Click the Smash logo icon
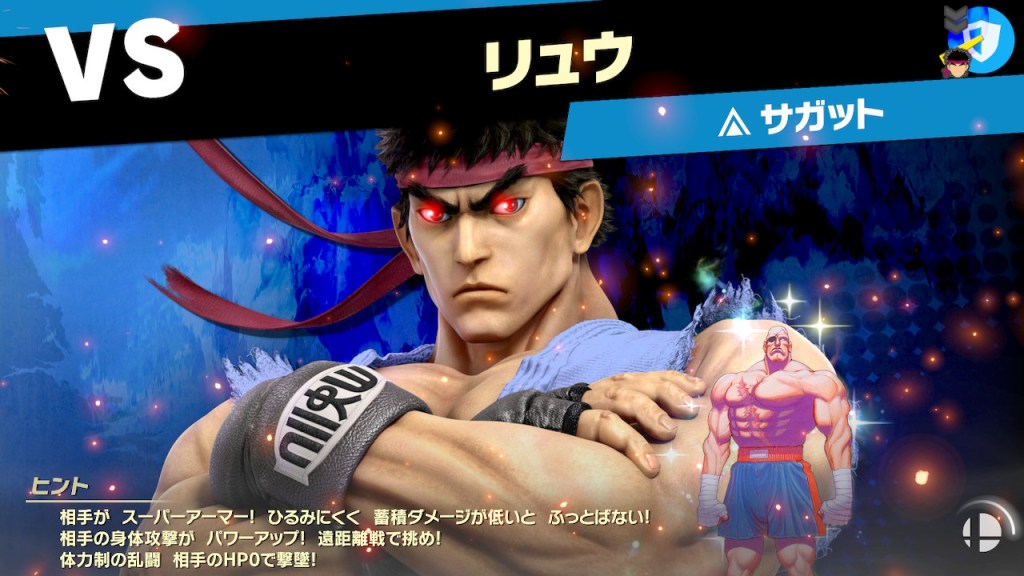The image size is (1024, 576). (x=976, y=532)
